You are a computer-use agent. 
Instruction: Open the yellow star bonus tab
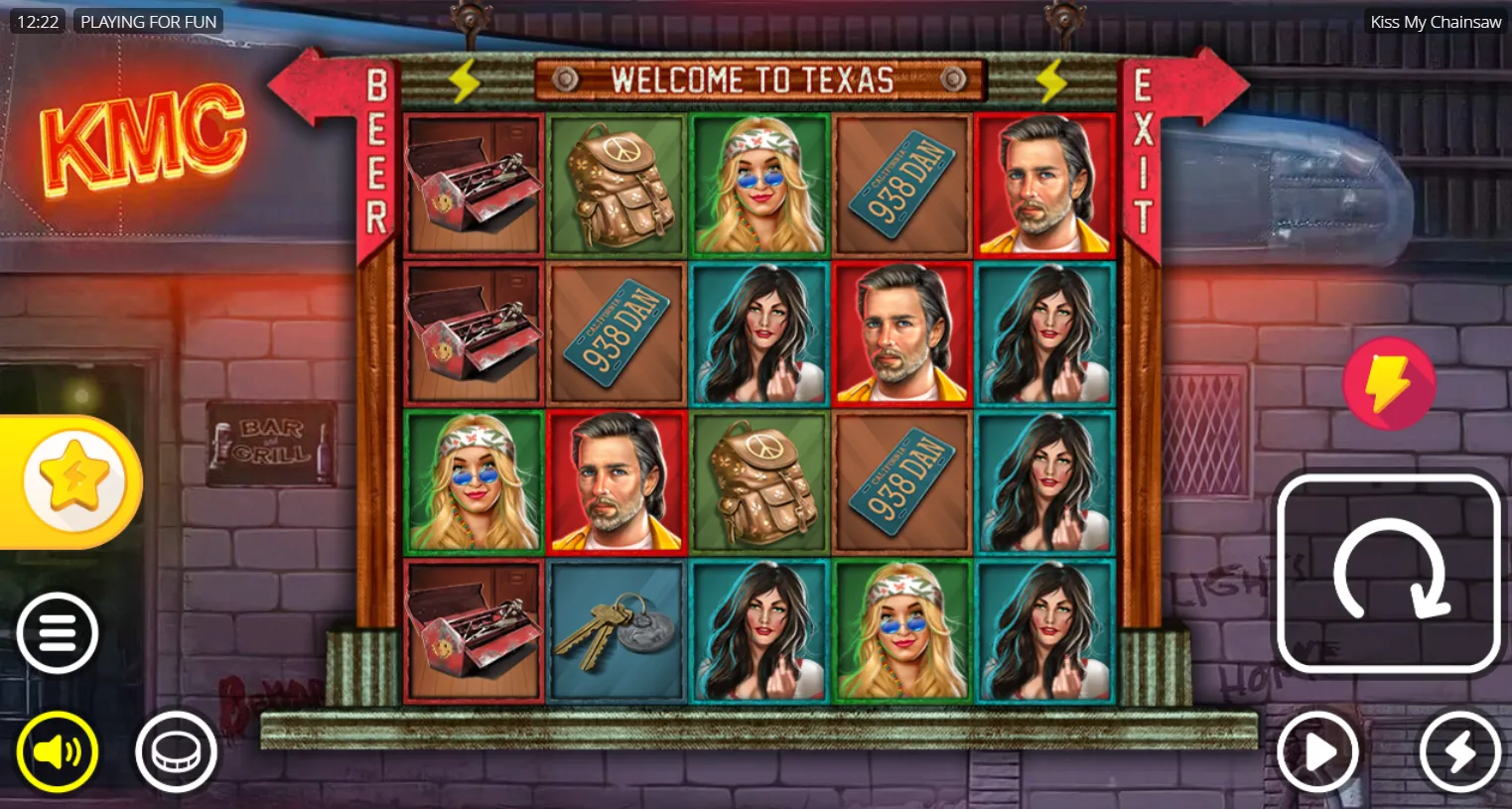73,482
